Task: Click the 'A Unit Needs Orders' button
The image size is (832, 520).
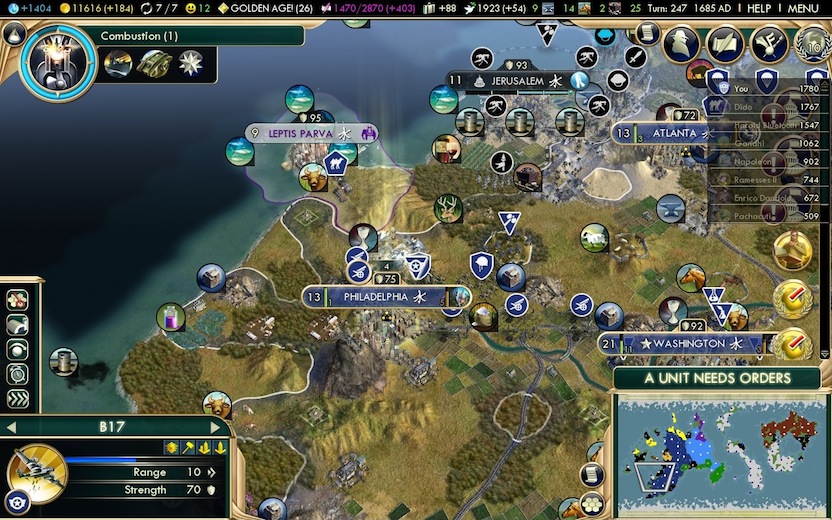Action: (717, 379)
